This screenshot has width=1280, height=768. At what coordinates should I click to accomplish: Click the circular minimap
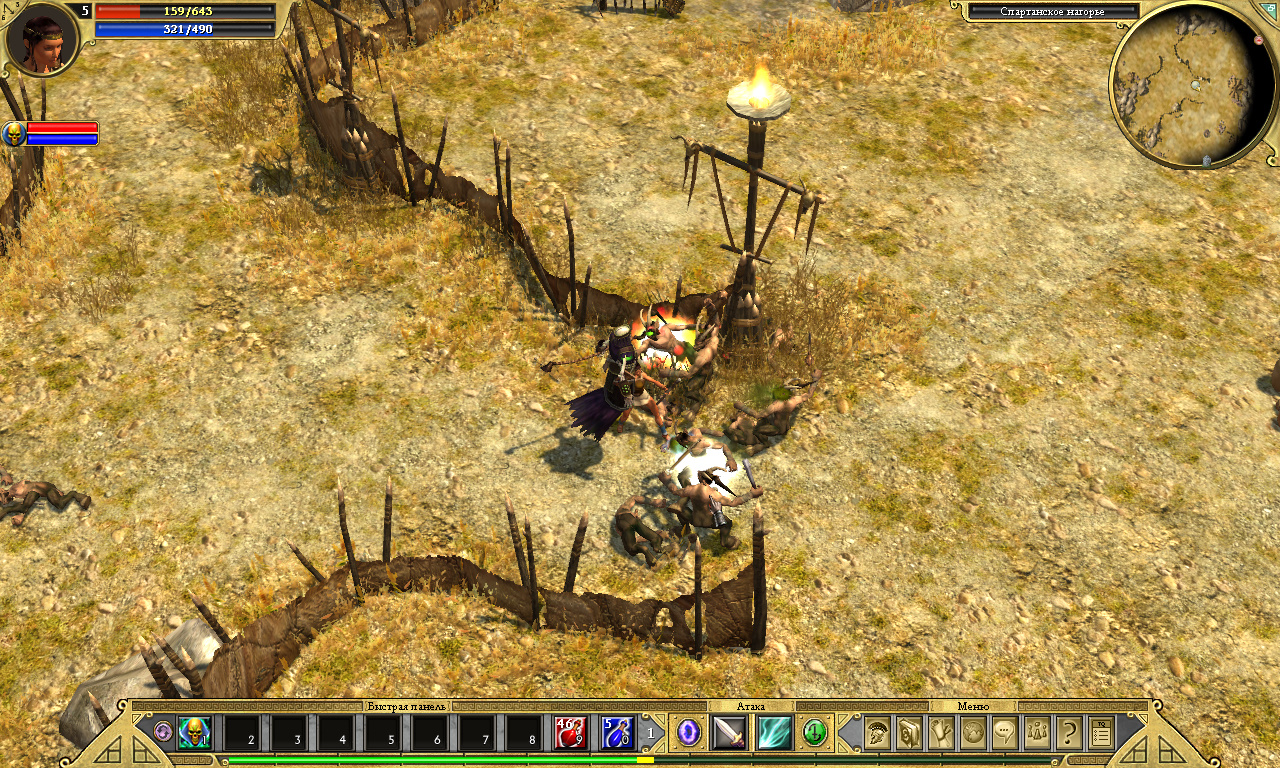[1190, 85]
